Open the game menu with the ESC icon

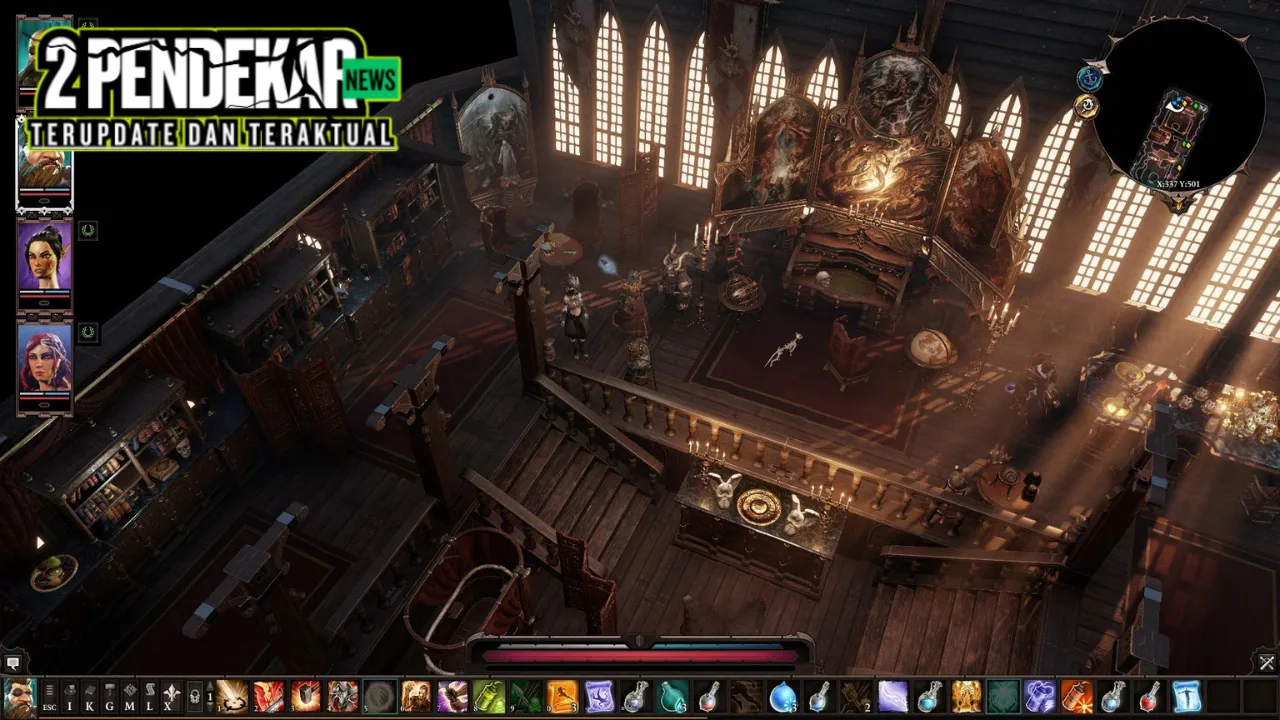48,707
